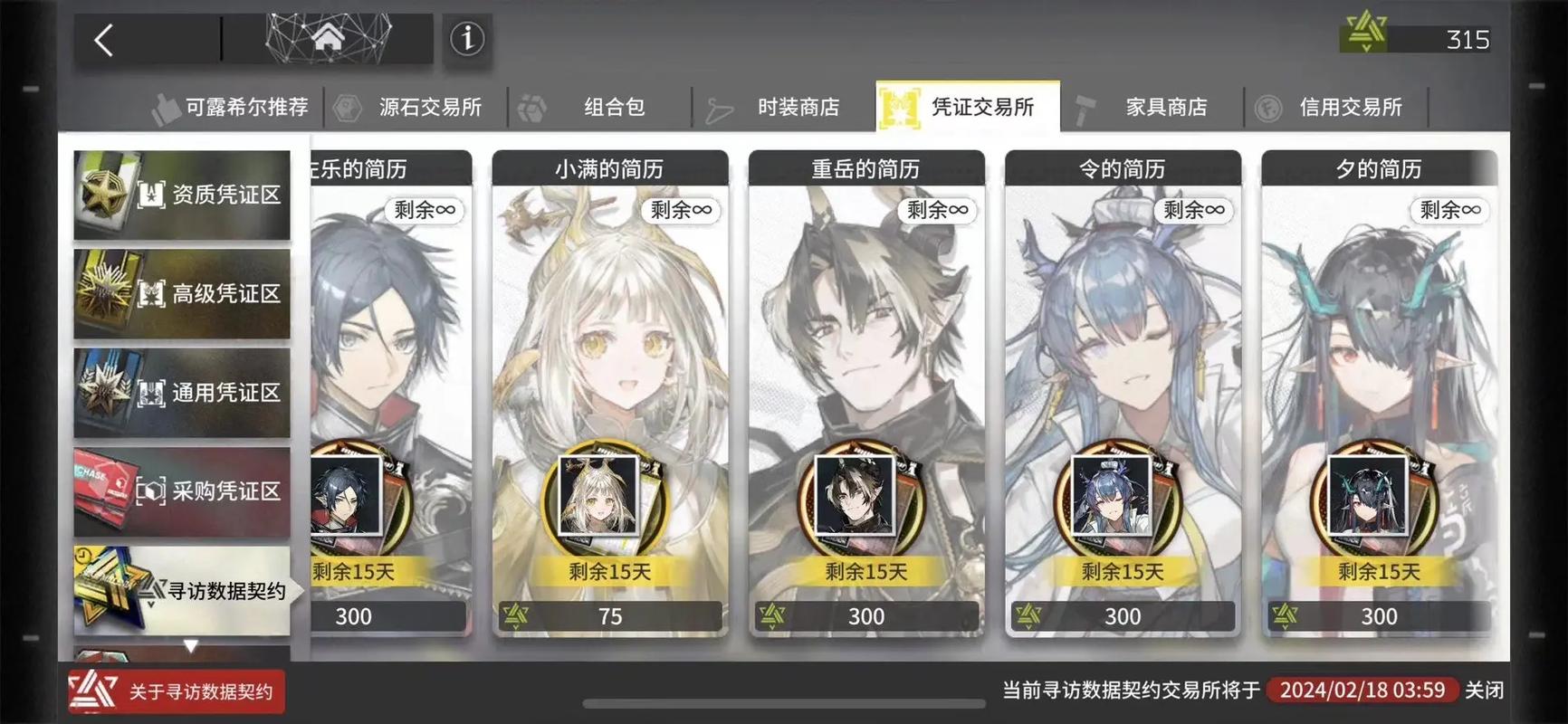Tap the 关于寻访数据契约 button
This screenshot has width=1568, height=724.
(177, 691)
